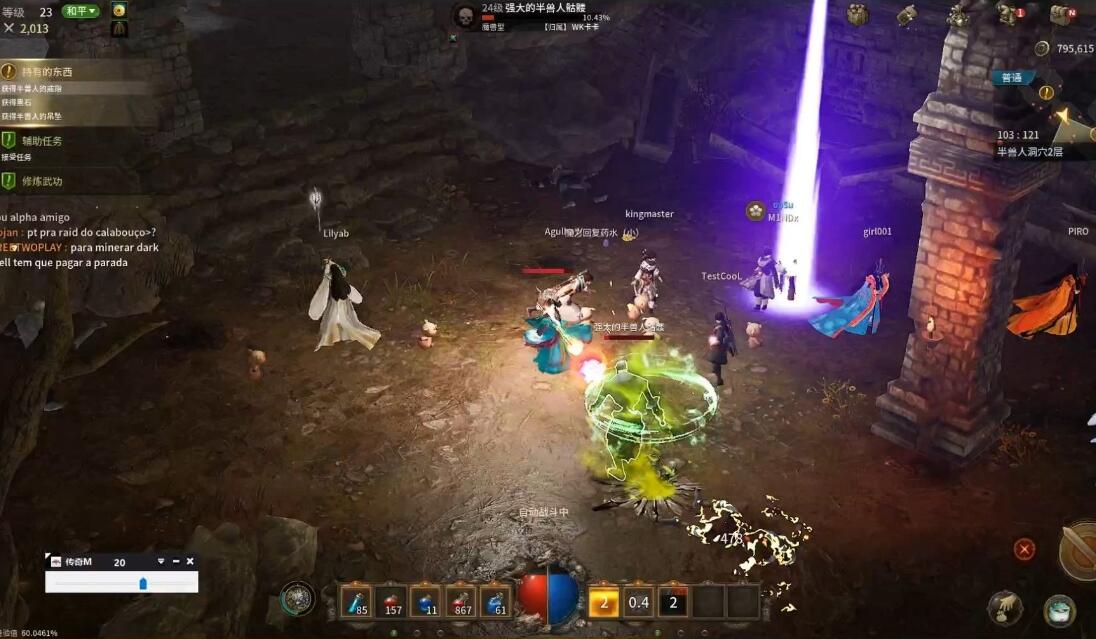Click the round compass icon beside potions
Viewport: 1096px width, 639px height.
297,599
